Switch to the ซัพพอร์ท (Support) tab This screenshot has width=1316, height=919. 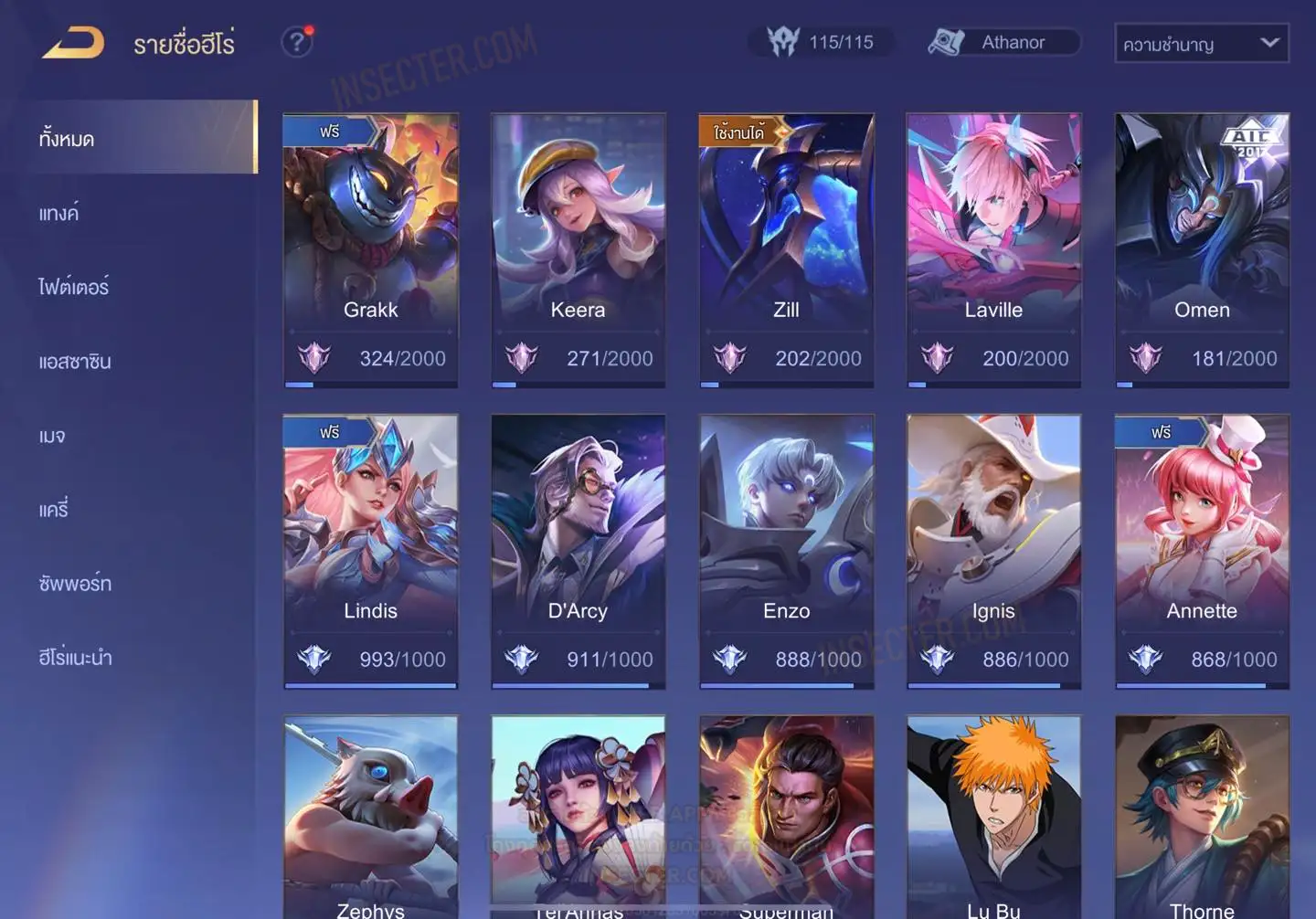(x=75, y=584)
